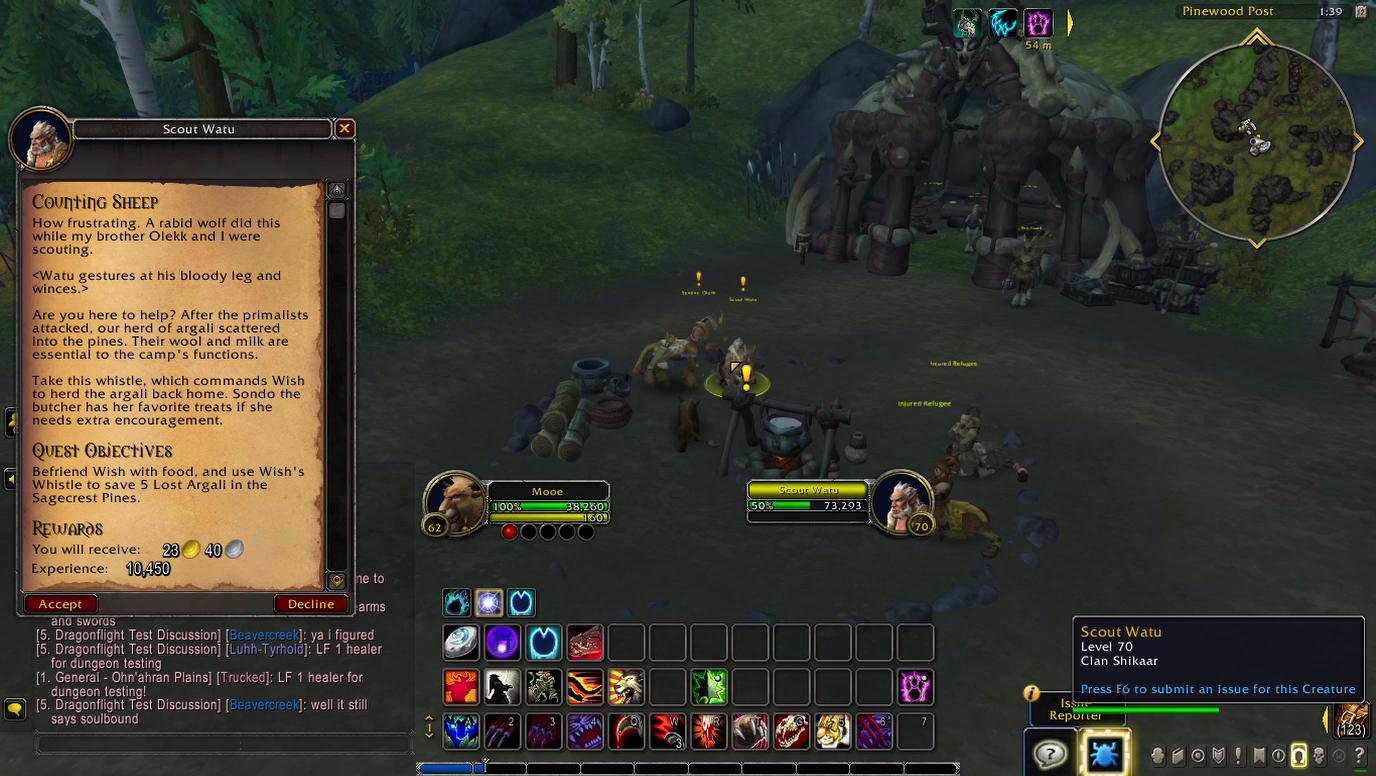Decline the Counting Sheep quest

(x=311, y=604)
